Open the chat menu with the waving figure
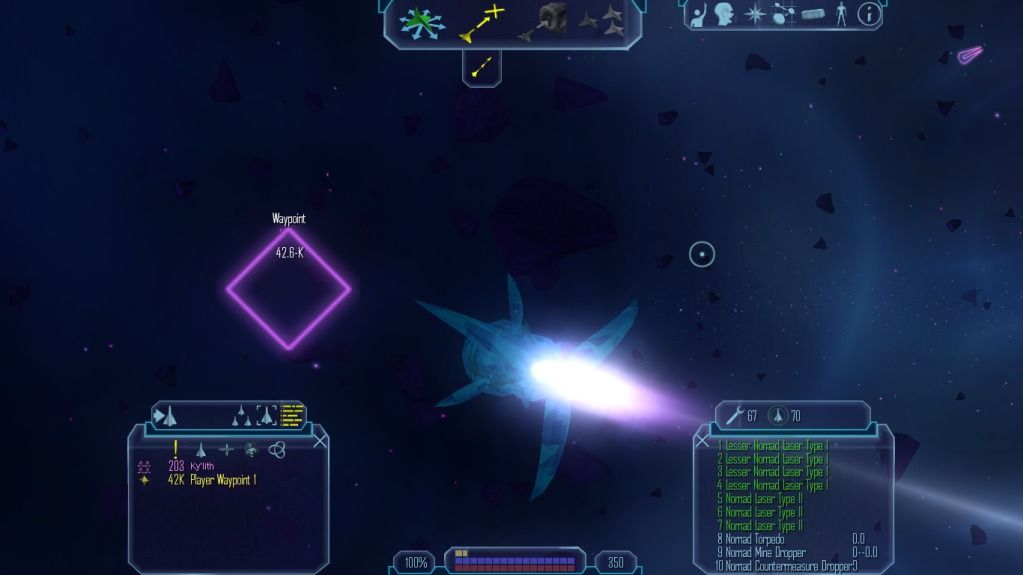Image resolution: width=1023 pixels, height=575 pixels. [699, 14]
